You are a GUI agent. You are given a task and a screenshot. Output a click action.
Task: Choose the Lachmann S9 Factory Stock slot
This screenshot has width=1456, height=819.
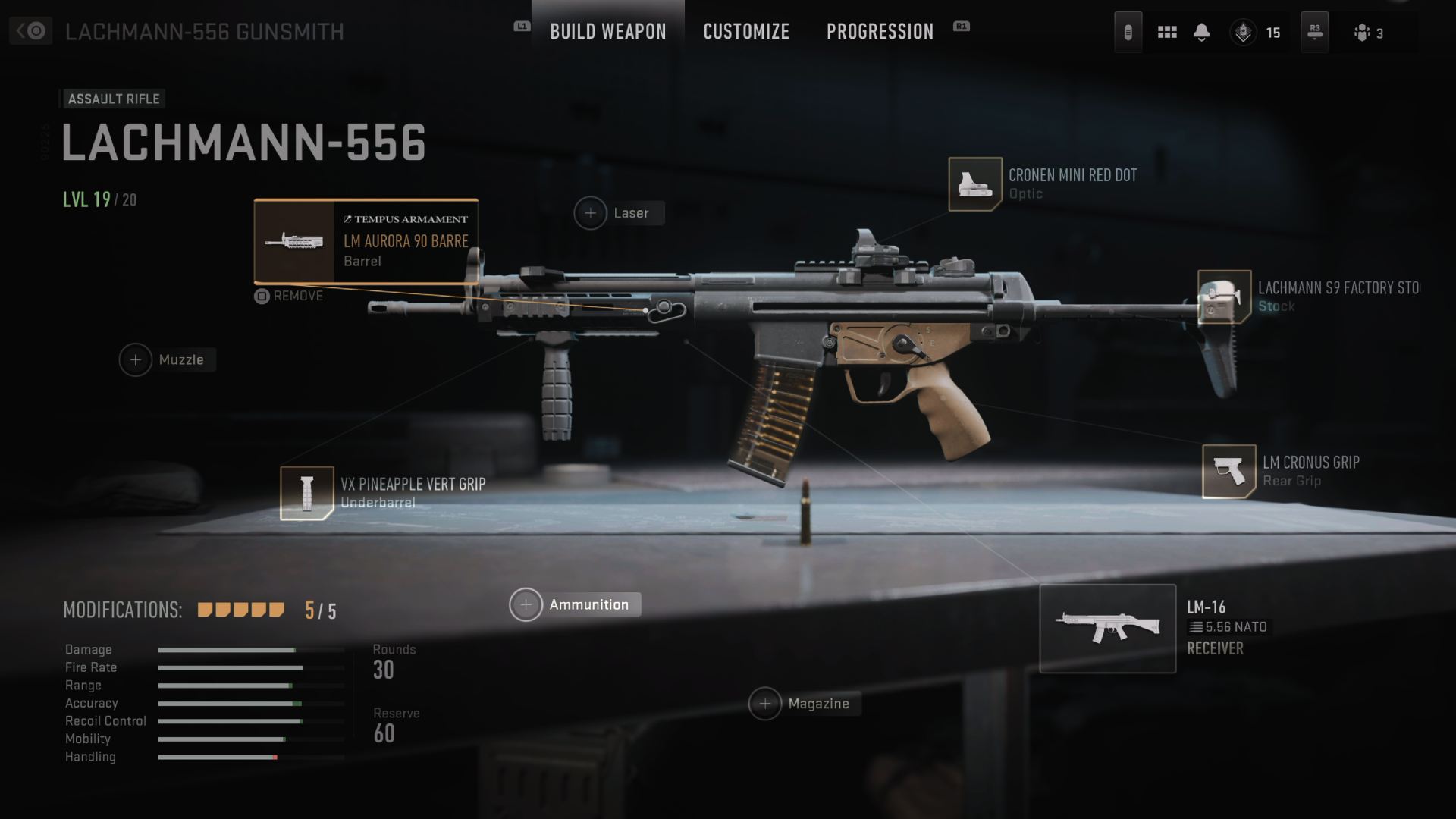(x=1224, y=297)
